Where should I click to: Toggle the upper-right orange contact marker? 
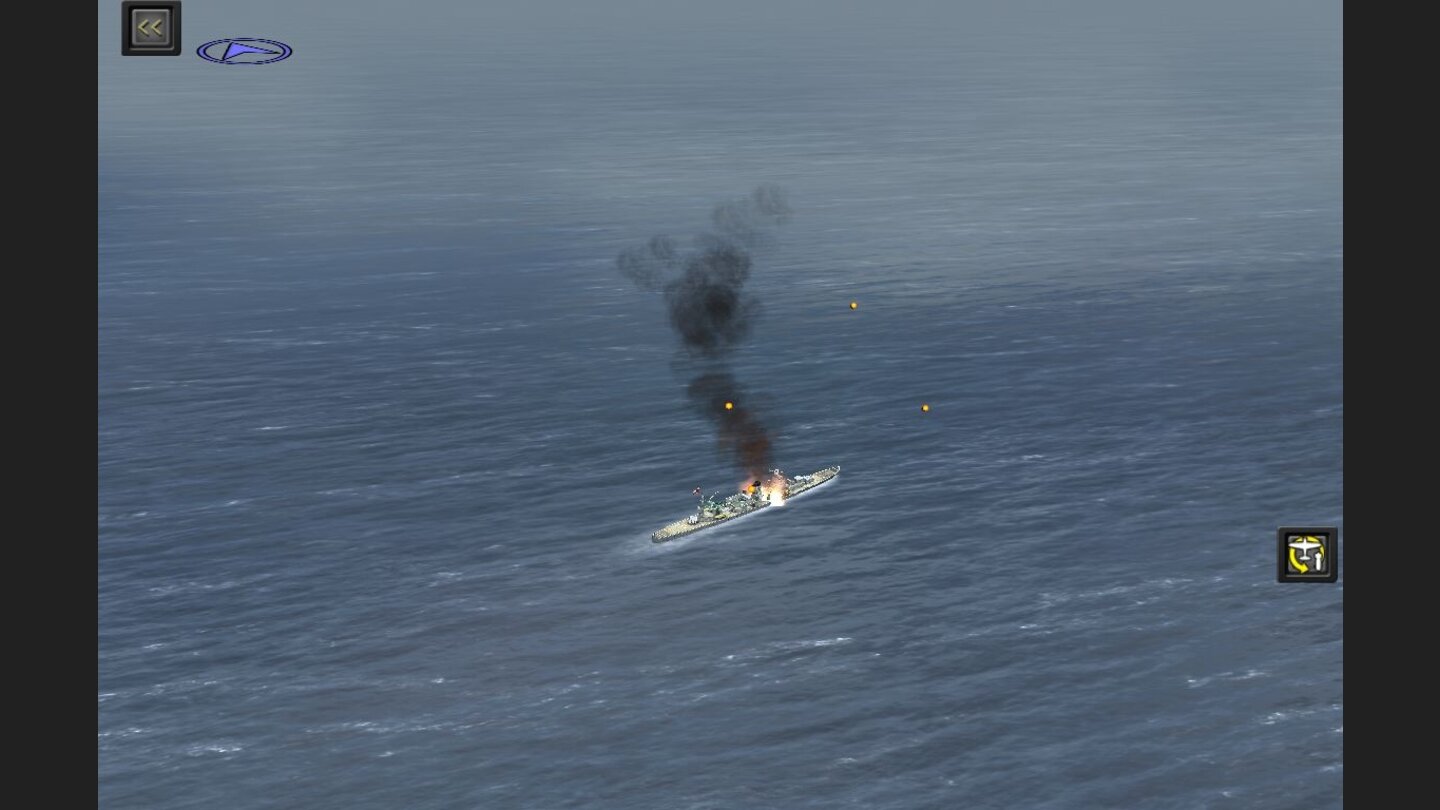click(x=853, y=304)
